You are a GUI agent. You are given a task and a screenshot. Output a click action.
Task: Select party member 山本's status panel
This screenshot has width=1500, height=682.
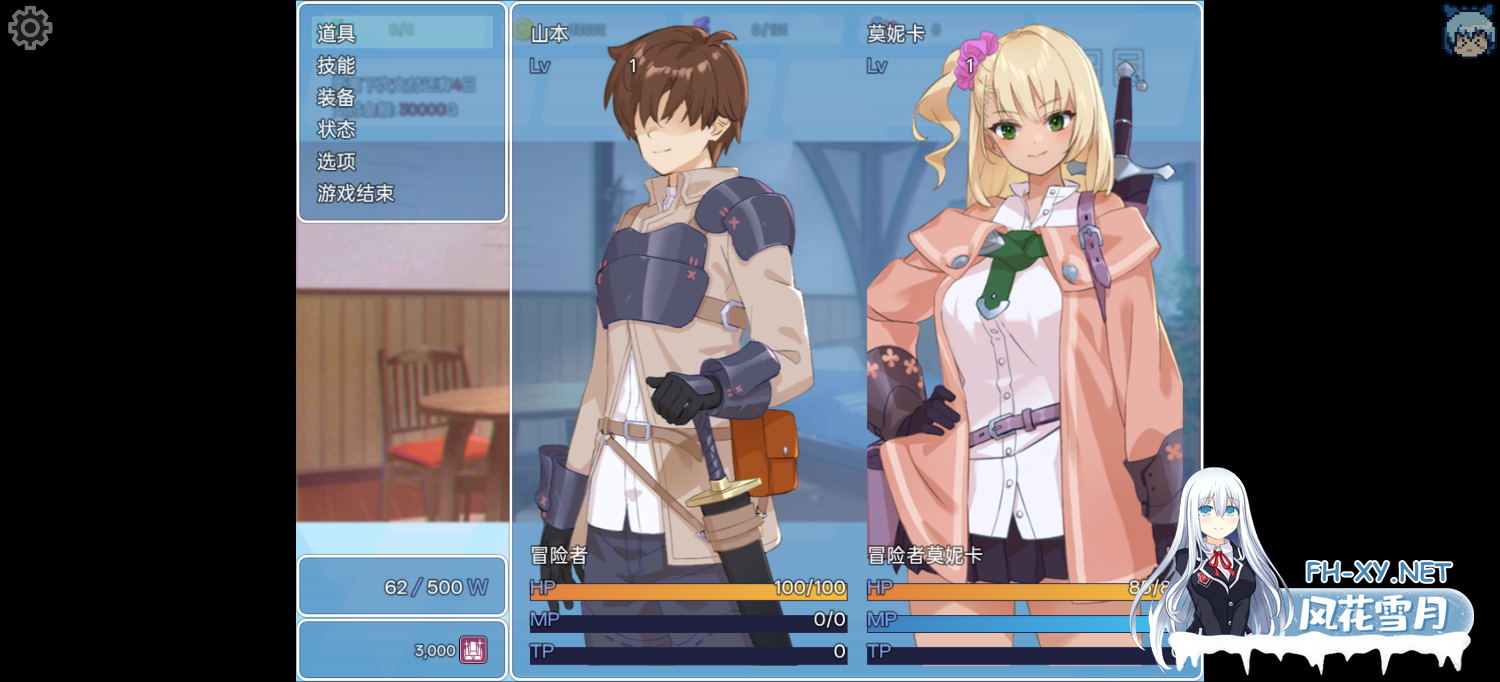click(688, 340)
